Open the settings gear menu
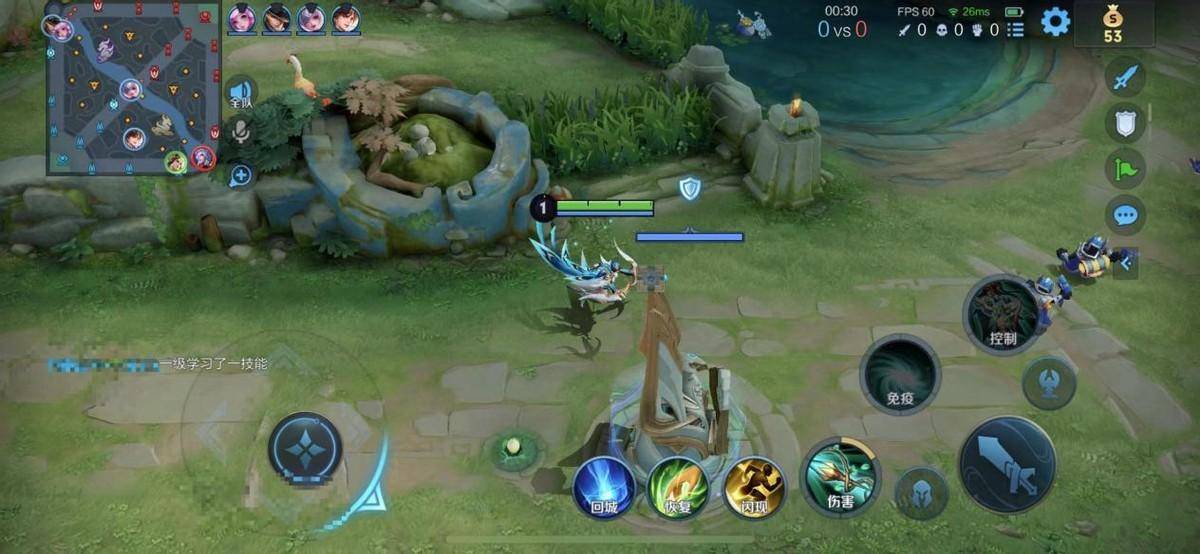 point(1055,21)
